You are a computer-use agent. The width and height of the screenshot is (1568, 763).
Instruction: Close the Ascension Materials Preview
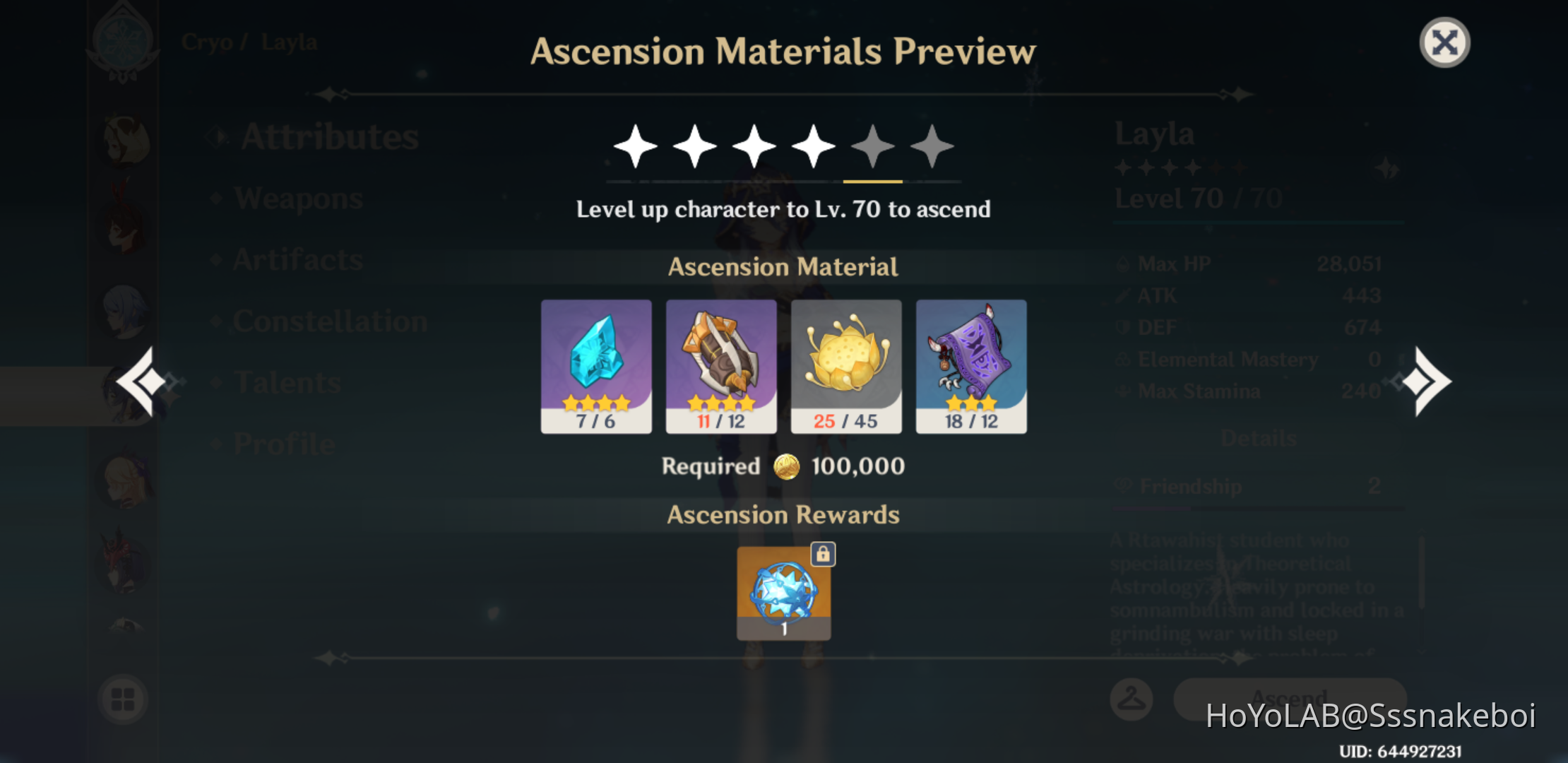pos(1445,42)
